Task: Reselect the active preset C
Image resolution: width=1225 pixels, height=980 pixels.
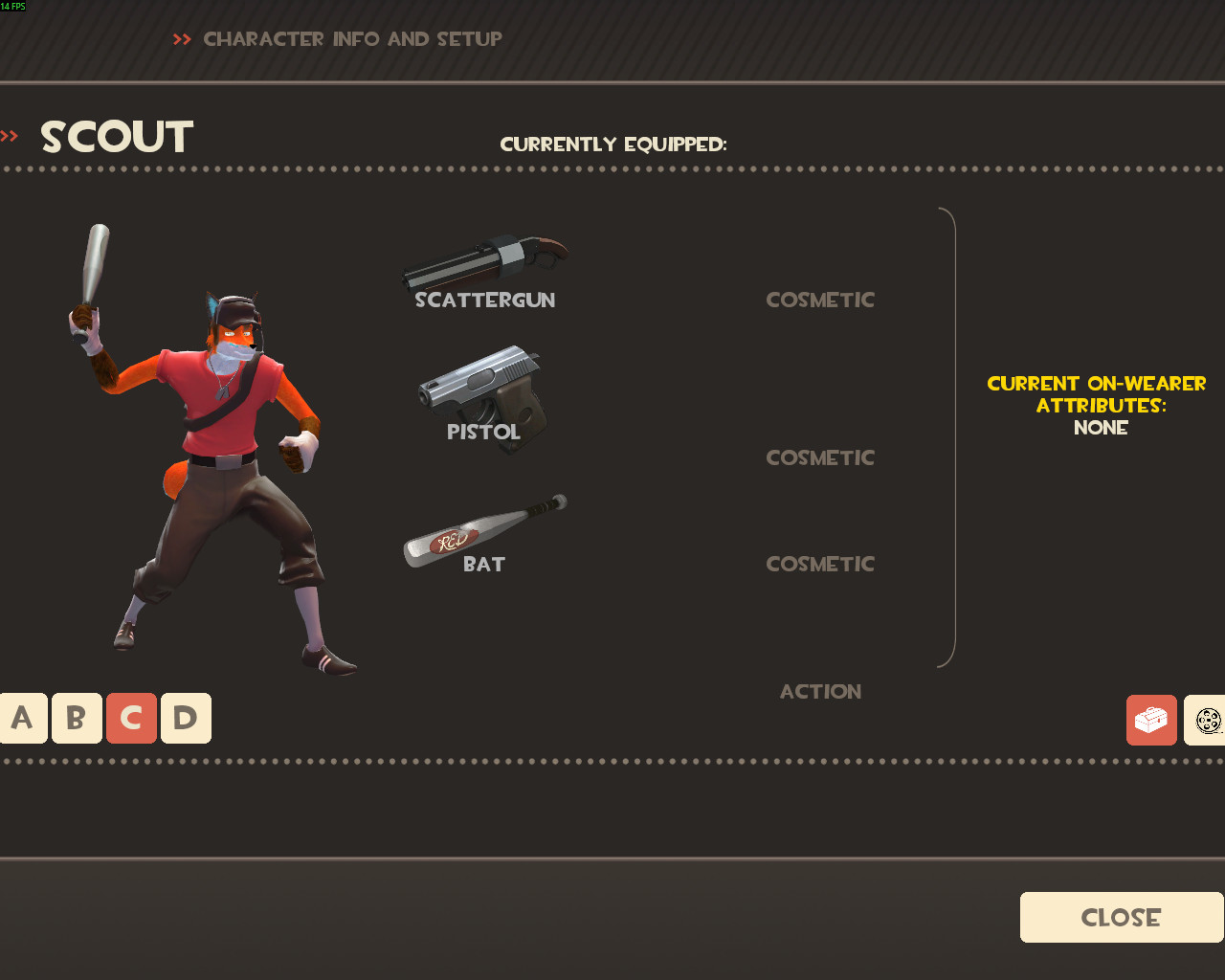Action: pyautogui.click(x=131, y=718)
